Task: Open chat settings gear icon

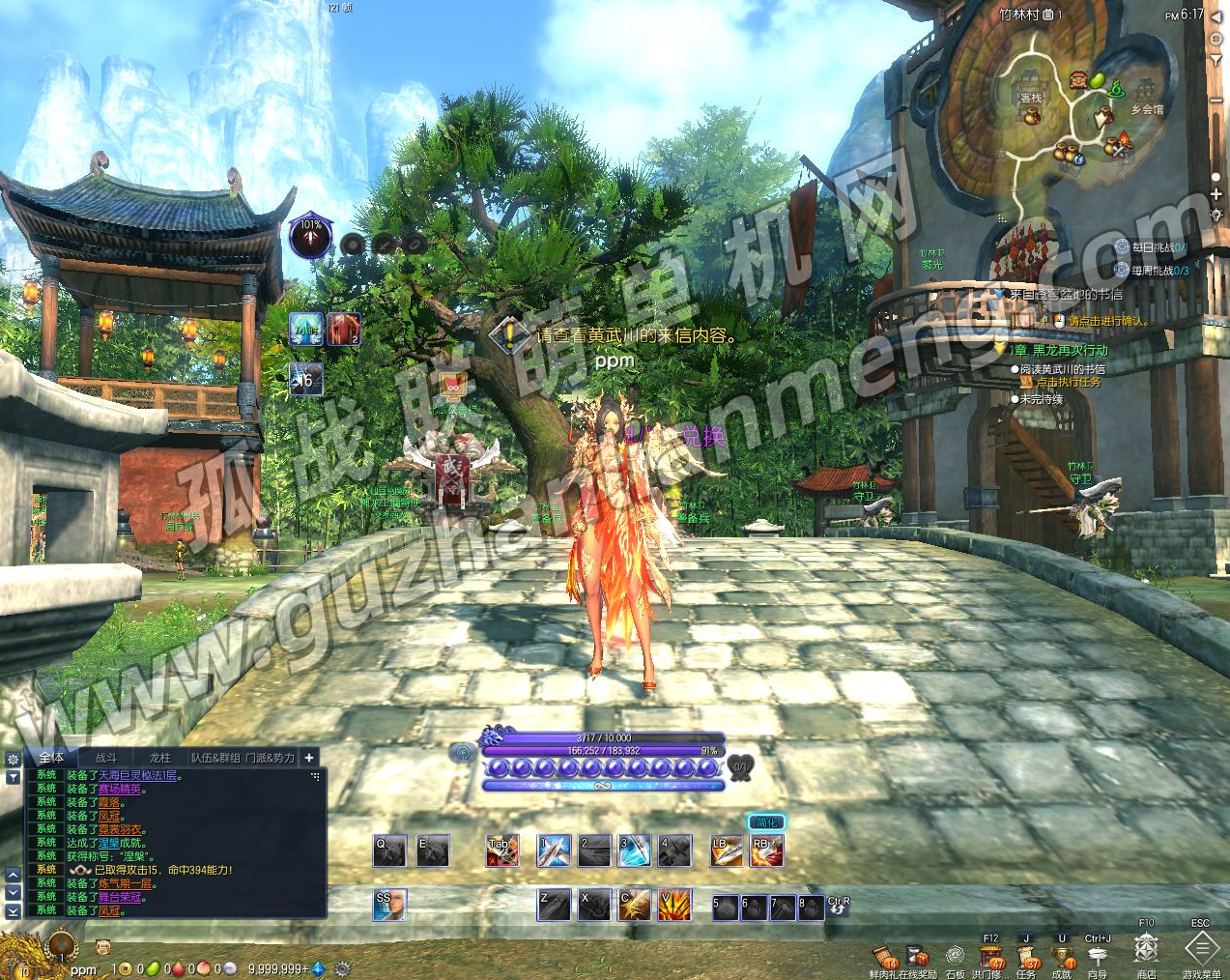Action: [13, 760]
